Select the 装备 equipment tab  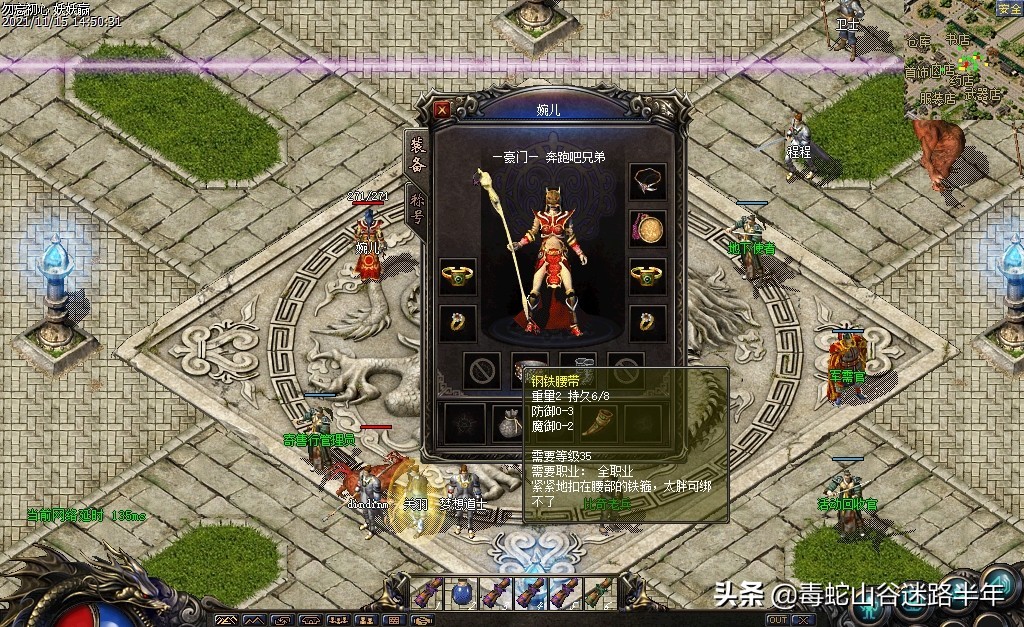[x=417, y=157]
